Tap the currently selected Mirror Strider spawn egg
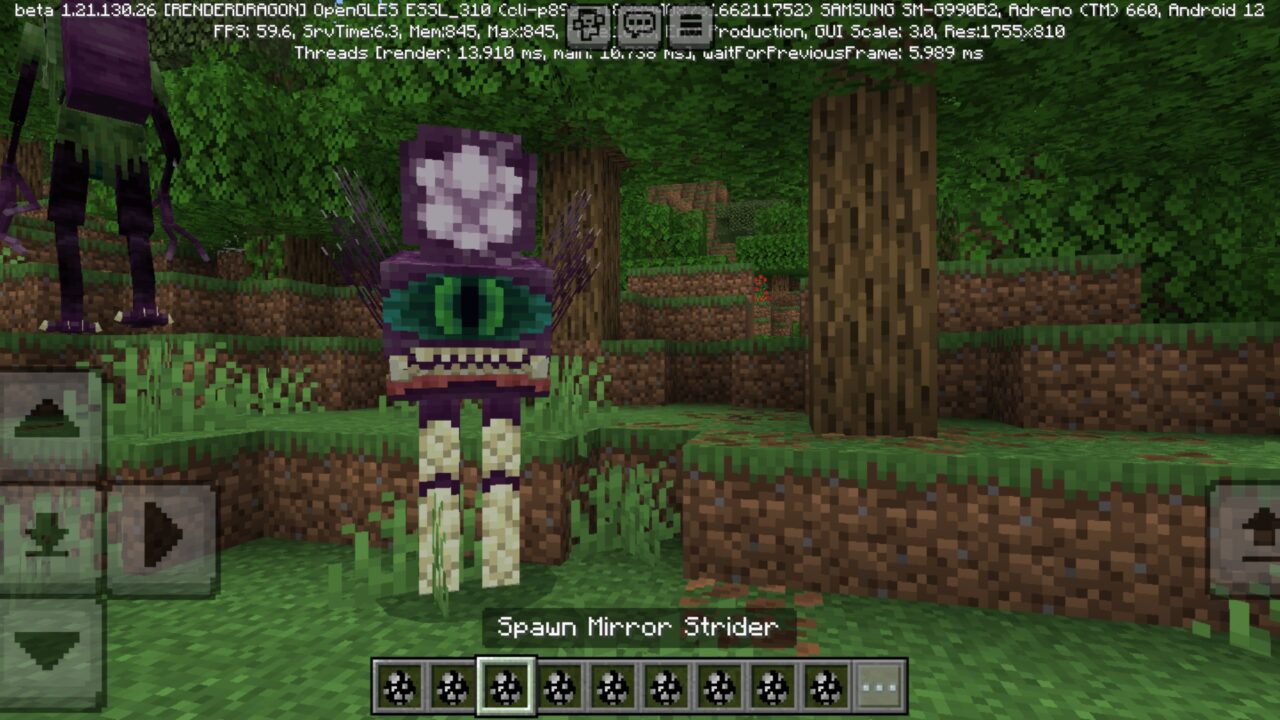Screen dimensions: 1280x720 click(x=507, y=685)
